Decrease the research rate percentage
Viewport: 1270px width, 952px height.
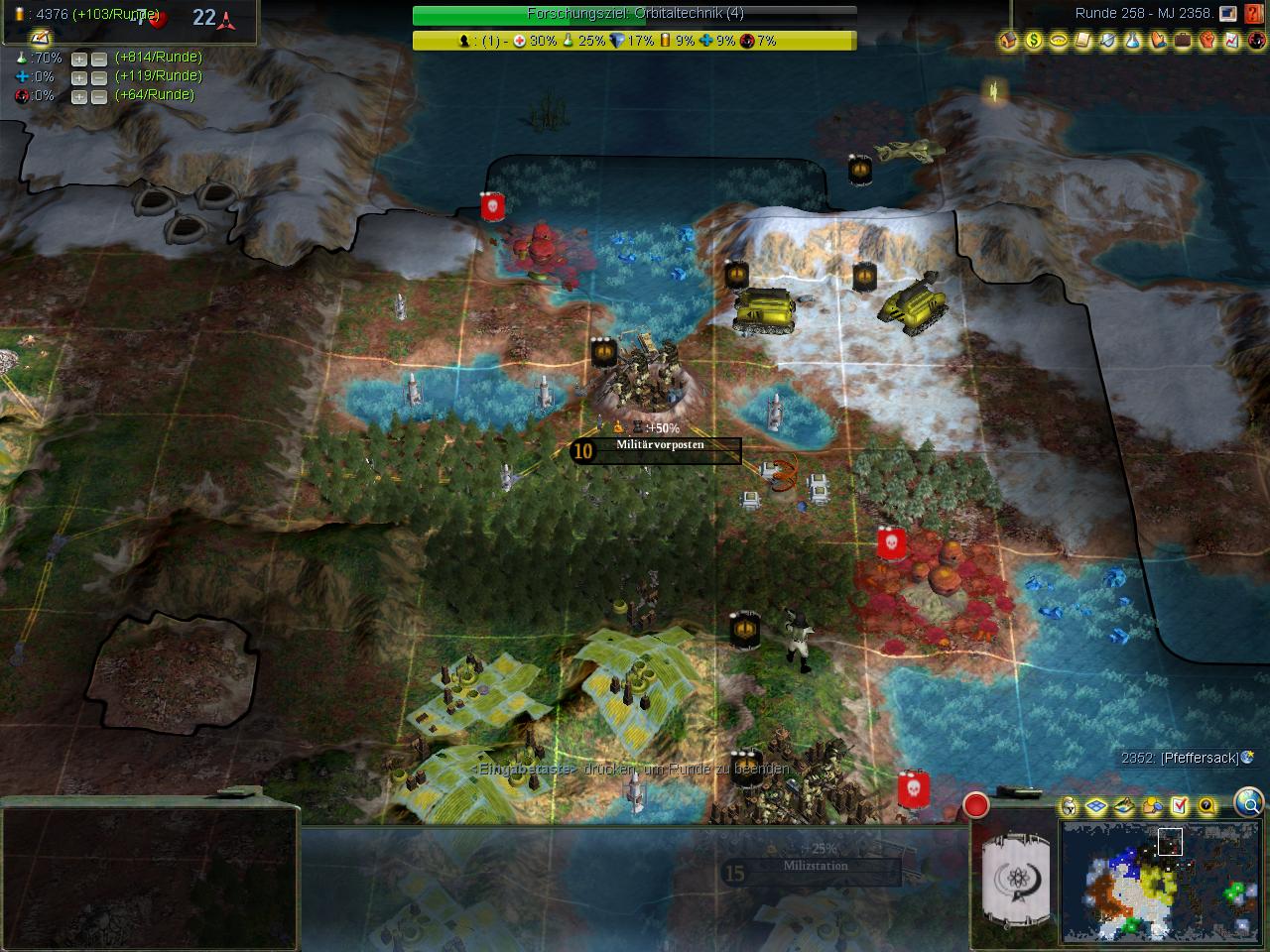coord(99,59)
